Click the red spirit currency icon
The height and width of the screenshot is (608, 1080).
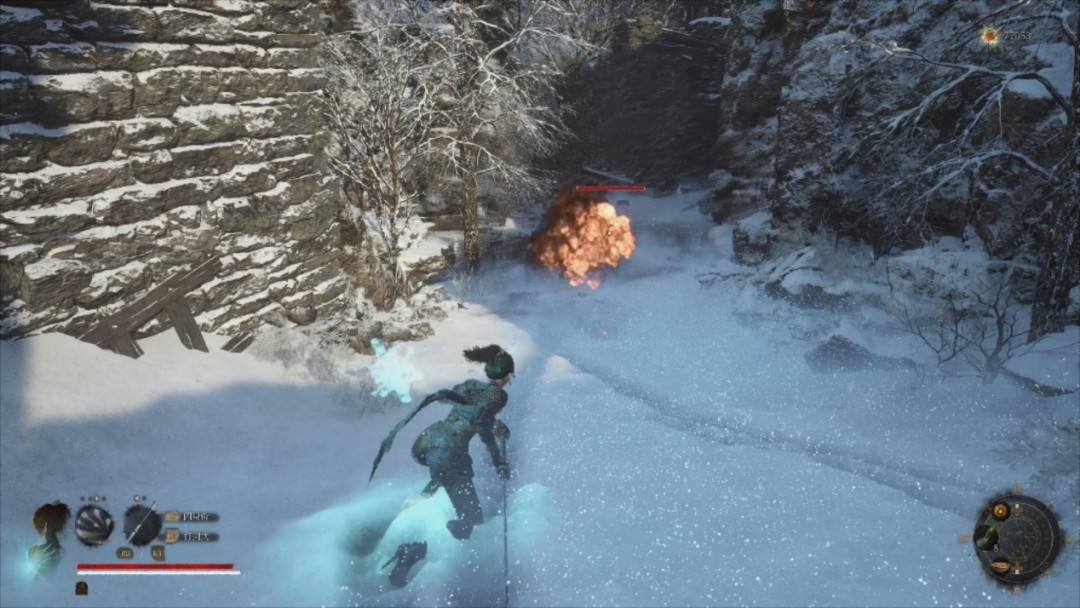click(x=990, y=36)
